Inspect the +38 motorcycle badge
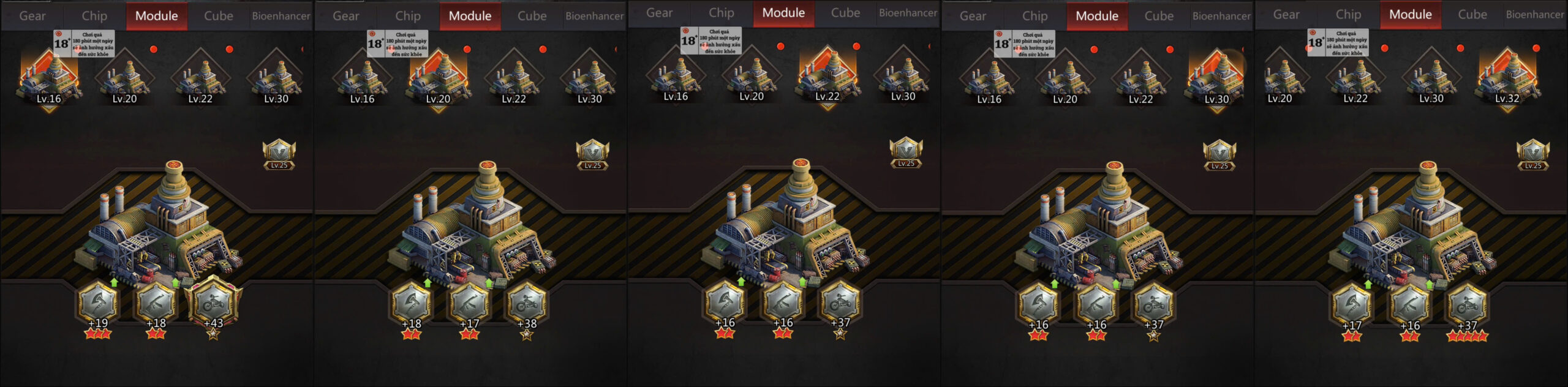 [527, 303]
